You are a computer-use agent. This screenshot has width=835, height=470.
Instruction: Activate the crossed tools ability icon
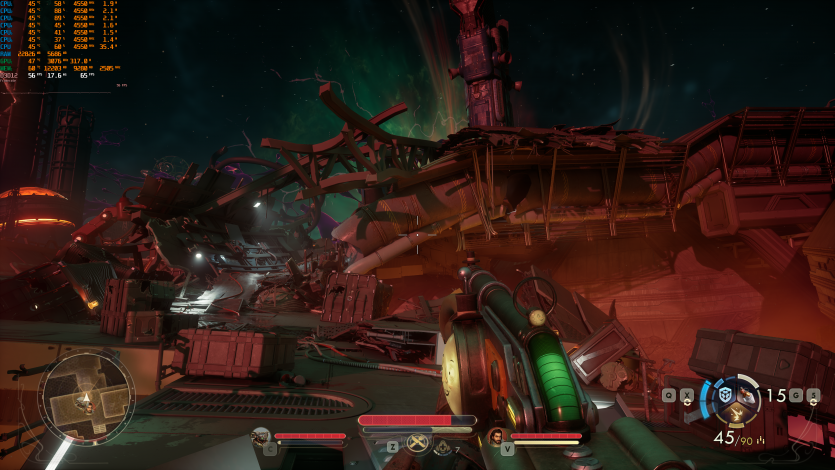[418, 444]
